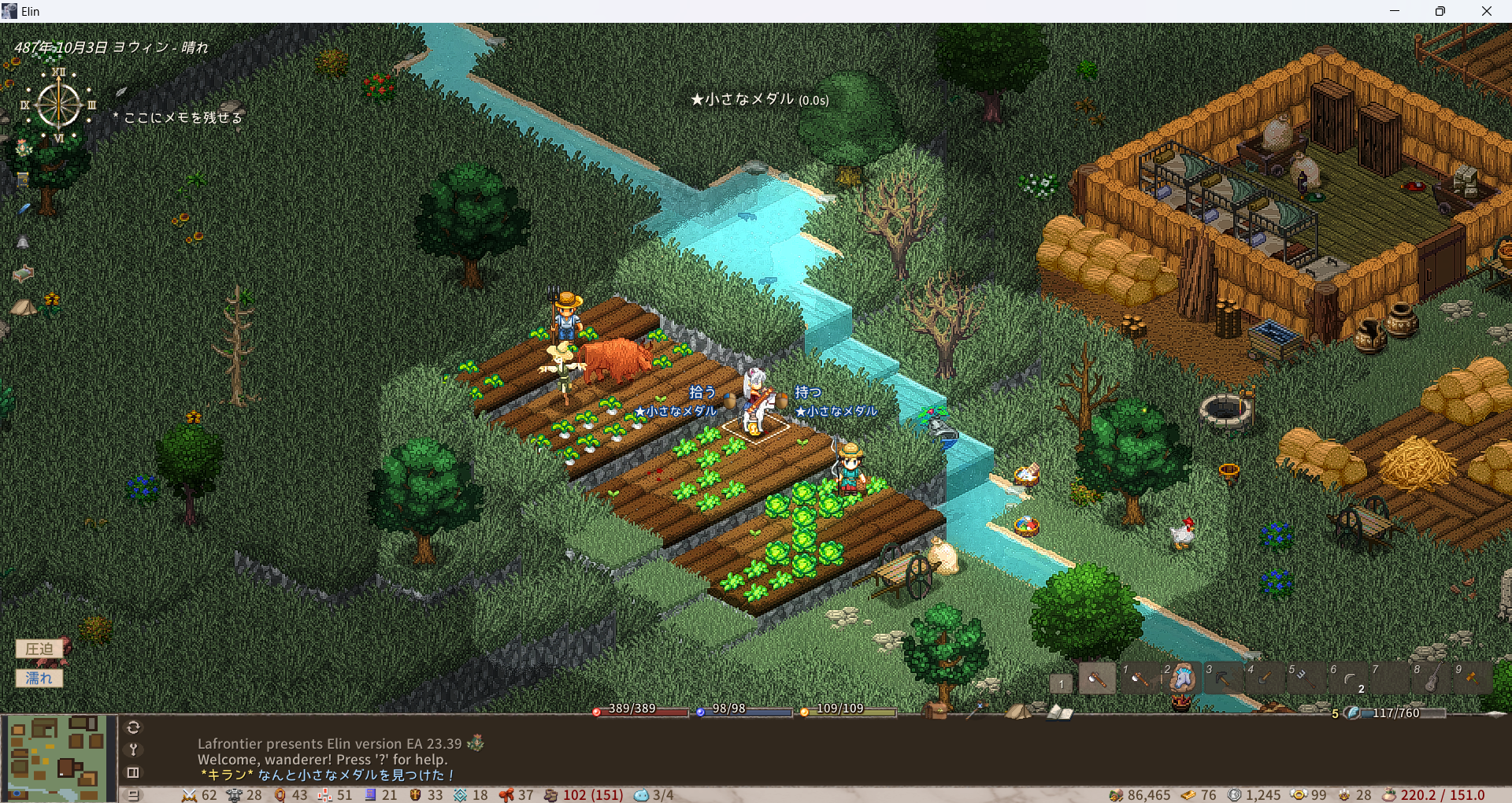Select the pickaxe in hotbar slot 3
Image resolution: width=1512 pixels, height=803 pixels.
[1223, 679]
